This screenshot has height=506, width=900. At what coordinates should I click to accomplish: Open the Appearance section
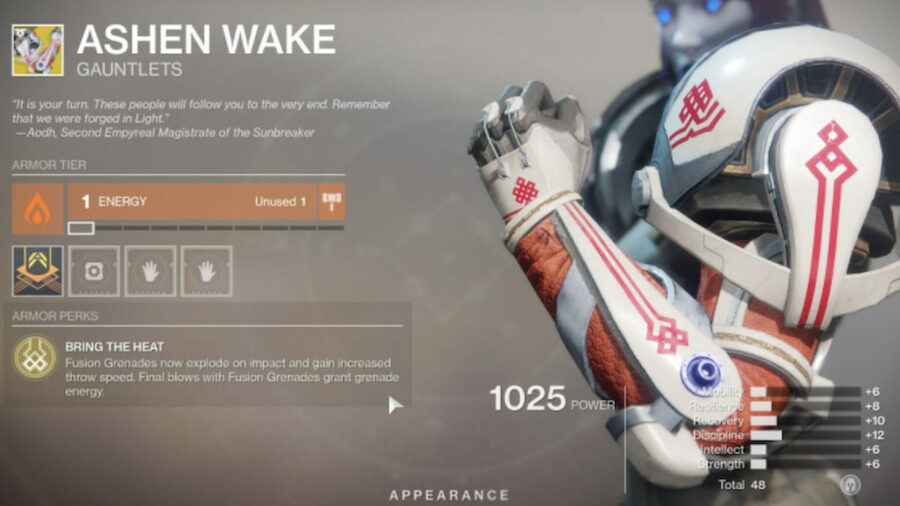pos(449,495)
